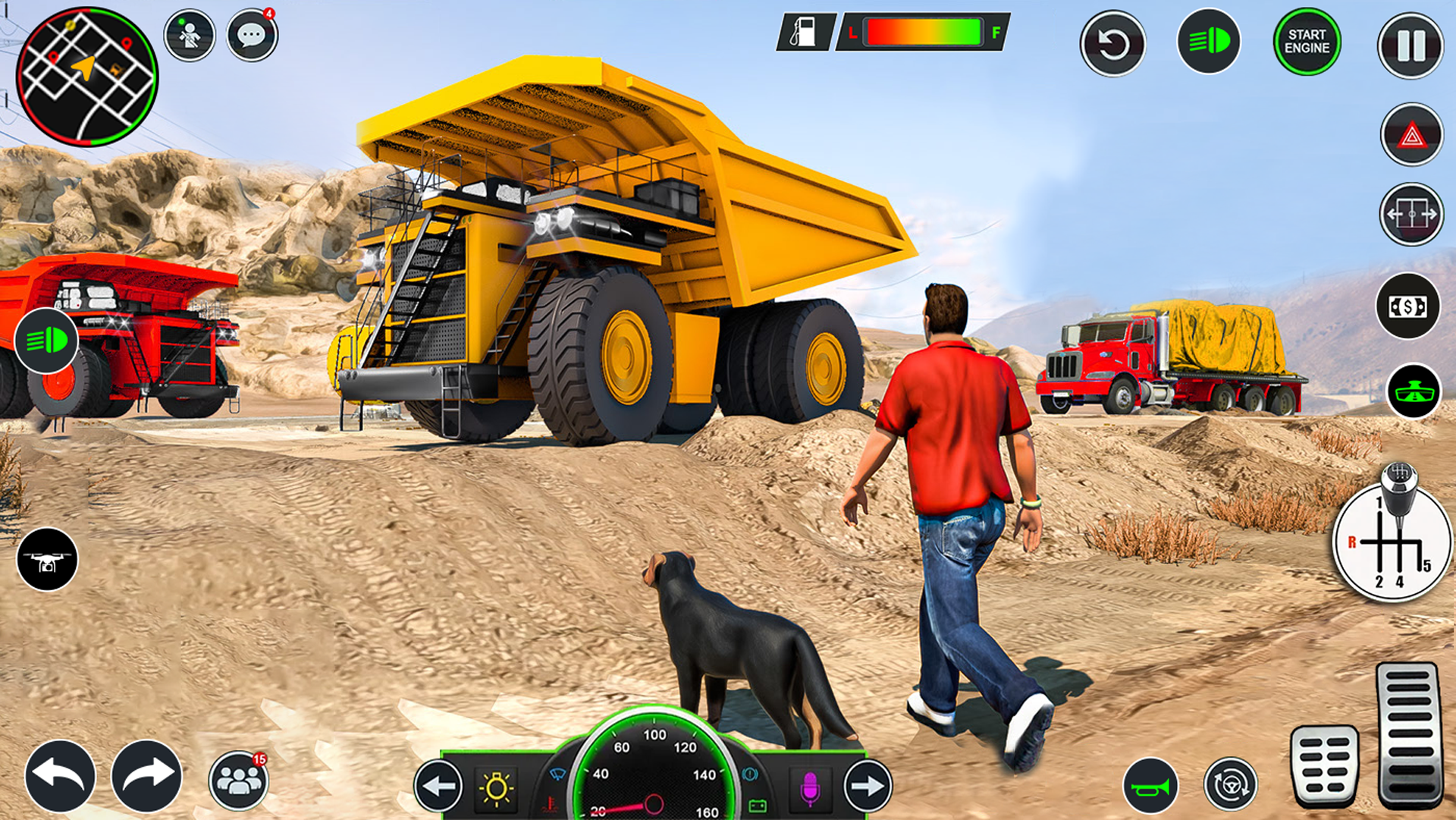Step on the tall accelerator pedal
Image resolution: width=1456 pixels, height=820 pixels.
(1408, 734)
